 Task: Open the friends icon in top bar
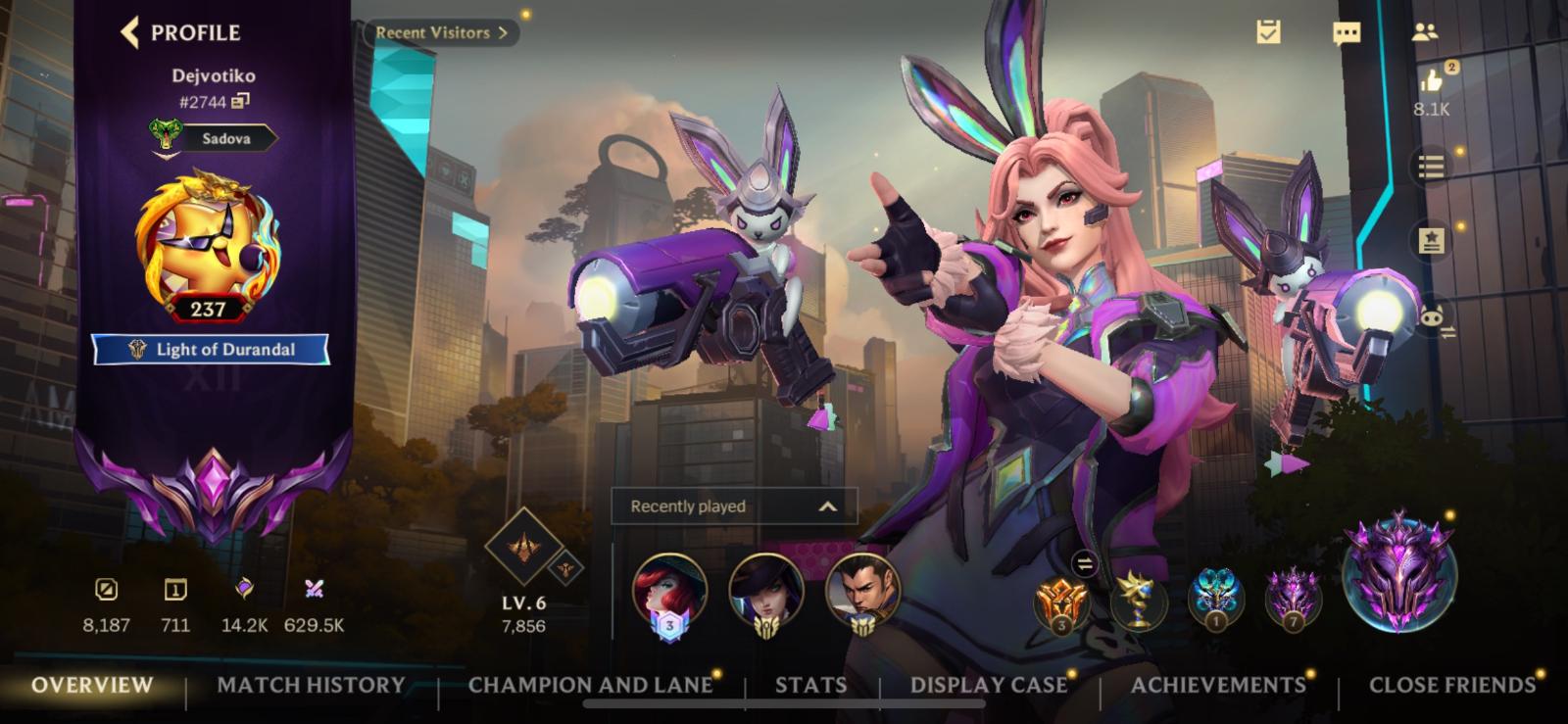[1424, 32]
